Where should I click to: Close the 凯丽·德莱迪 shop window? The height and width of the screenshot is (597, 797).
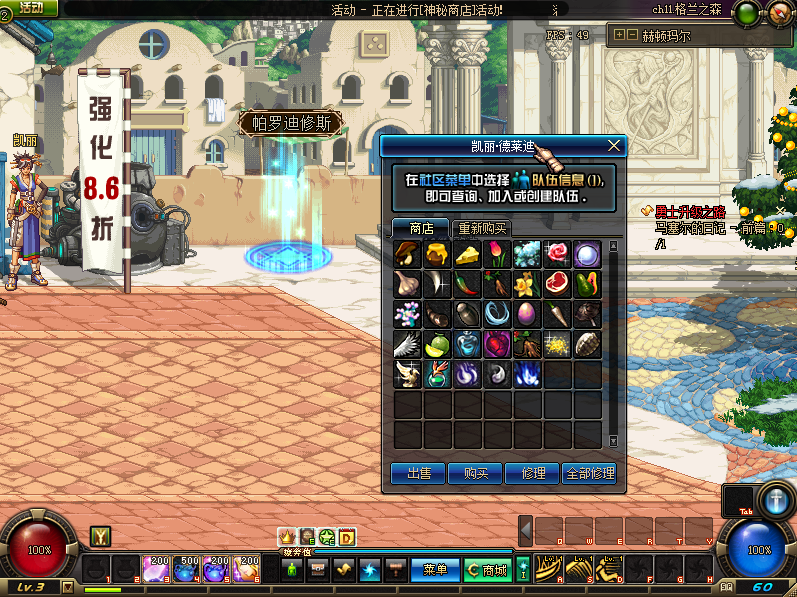pyautogui.click(x=614, y=146)
